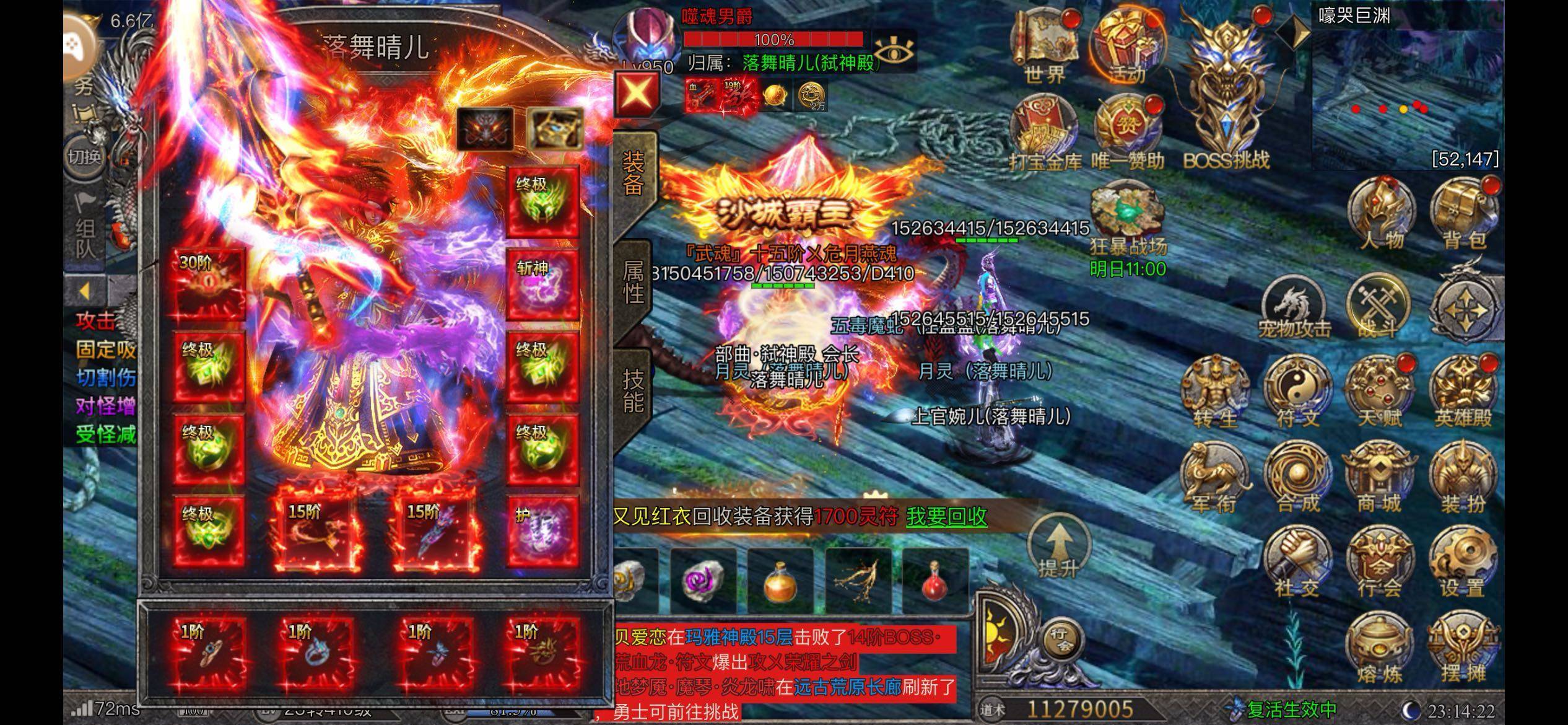Open the 商城 shop
1568x725 pixels.
(1379, 477)
